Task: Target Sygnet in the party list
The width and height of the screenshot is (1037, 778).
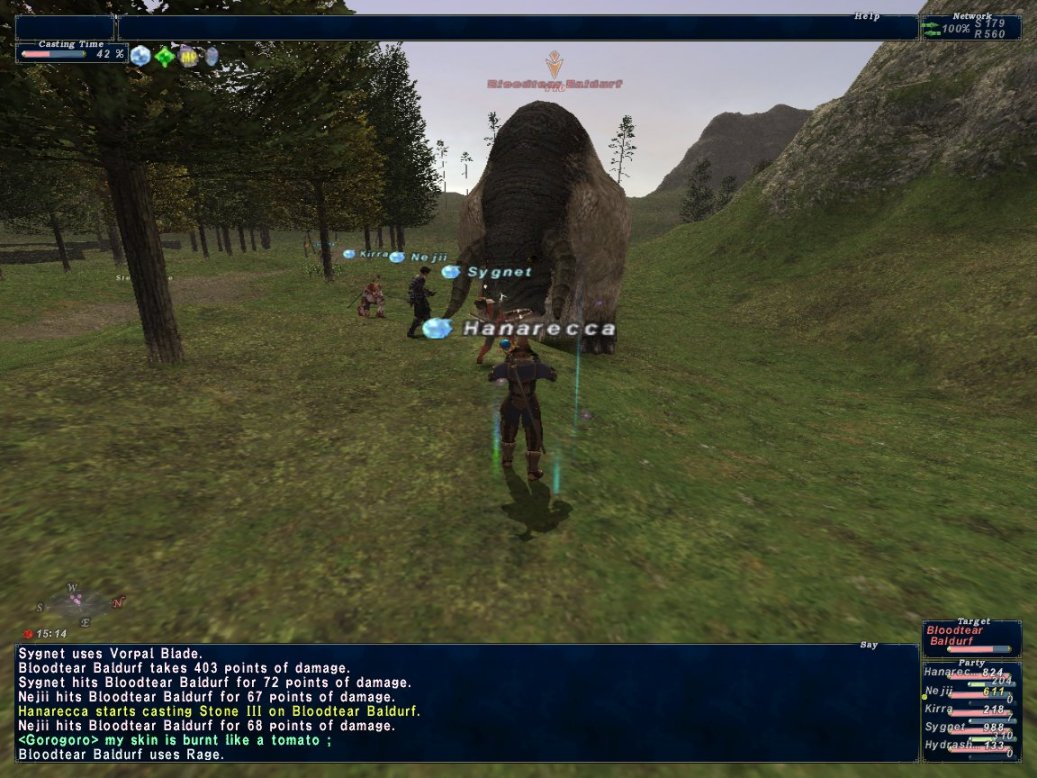Action: point(970,727)
